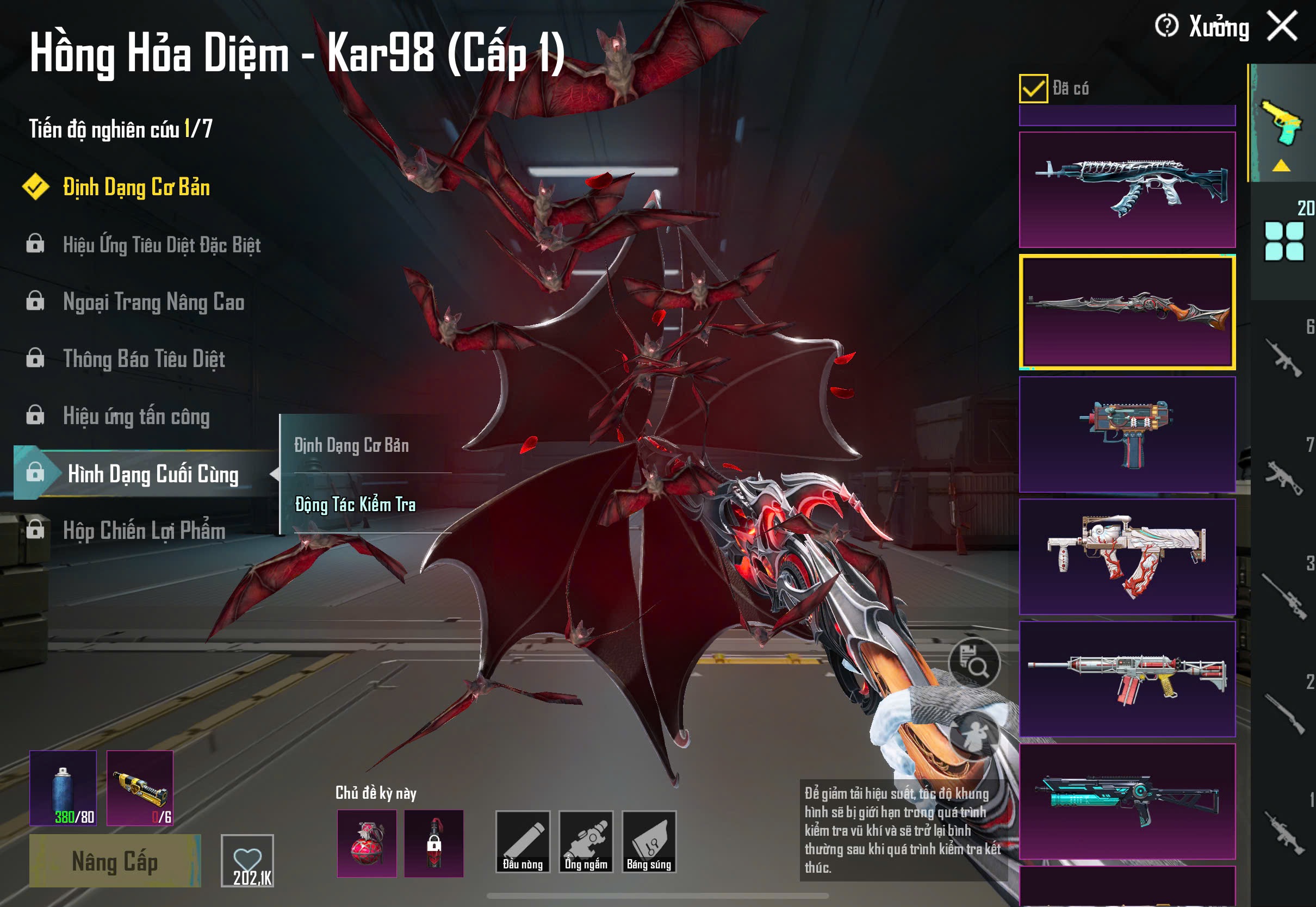Open Hộp Chiến Lợi Phẩm stage
The height and width of the screenshot is (907, 1316).
144,531
